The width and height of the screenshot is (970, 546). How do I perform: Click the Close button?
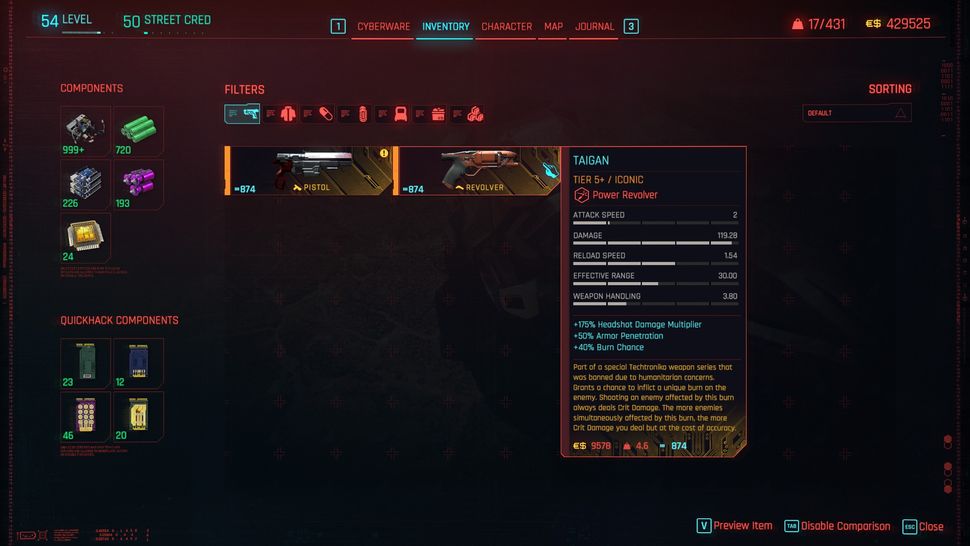click(923, 526)
